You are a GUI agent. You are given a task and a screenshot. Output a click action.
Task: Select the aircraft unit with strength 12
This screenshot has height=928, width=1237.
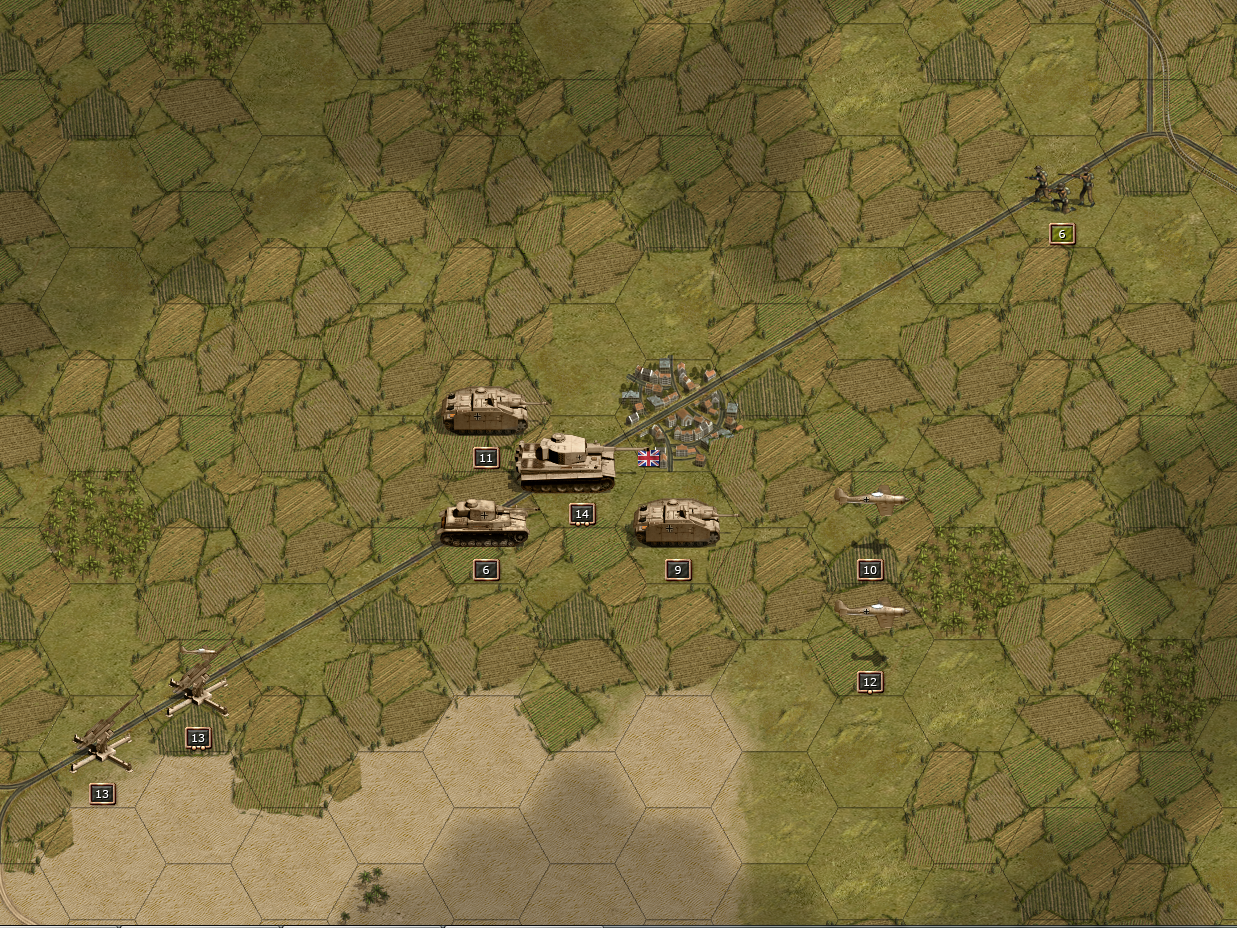[870, 609]
